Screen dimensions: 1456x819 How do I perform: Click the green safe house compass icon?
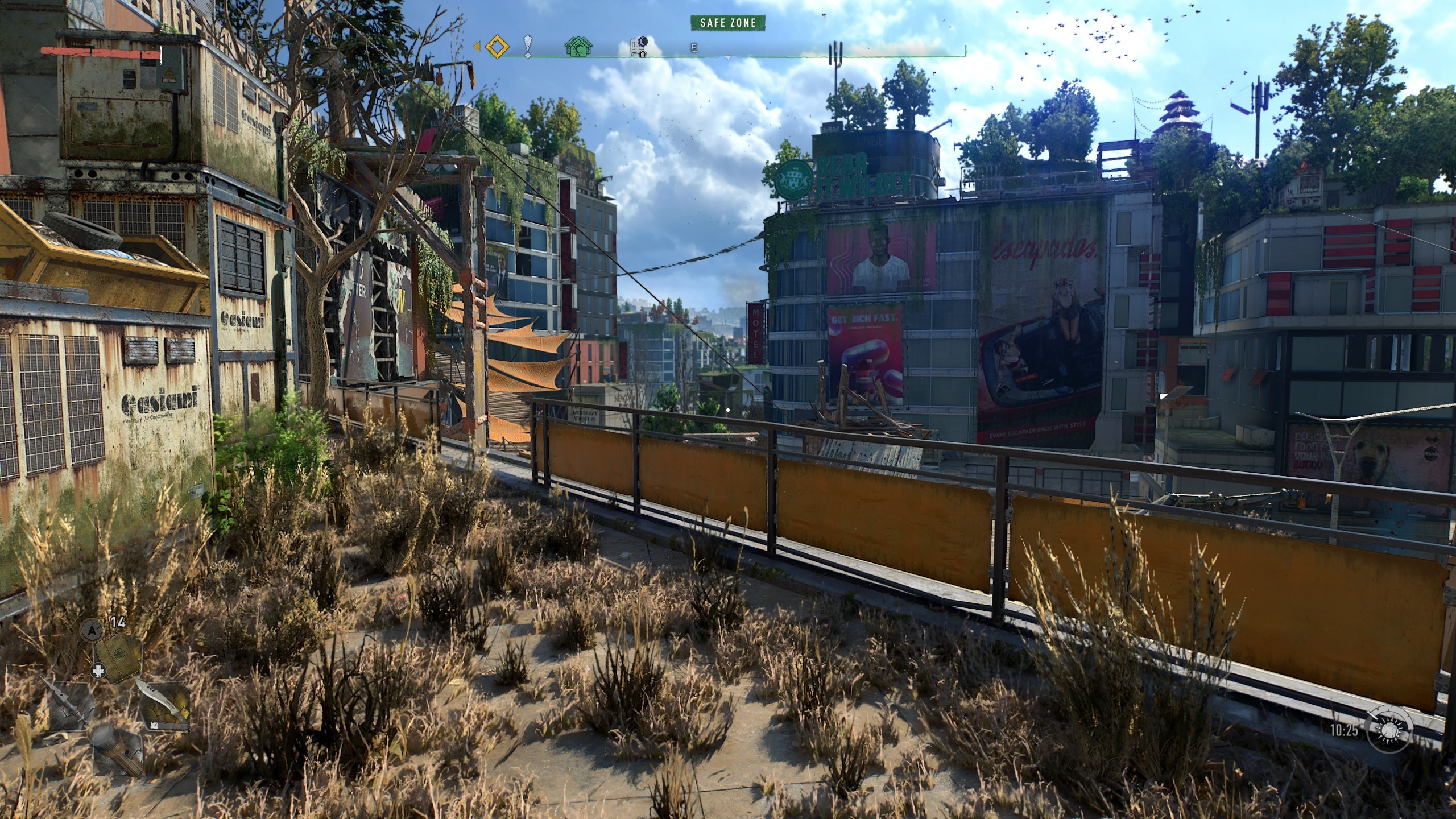pos(578,47)
